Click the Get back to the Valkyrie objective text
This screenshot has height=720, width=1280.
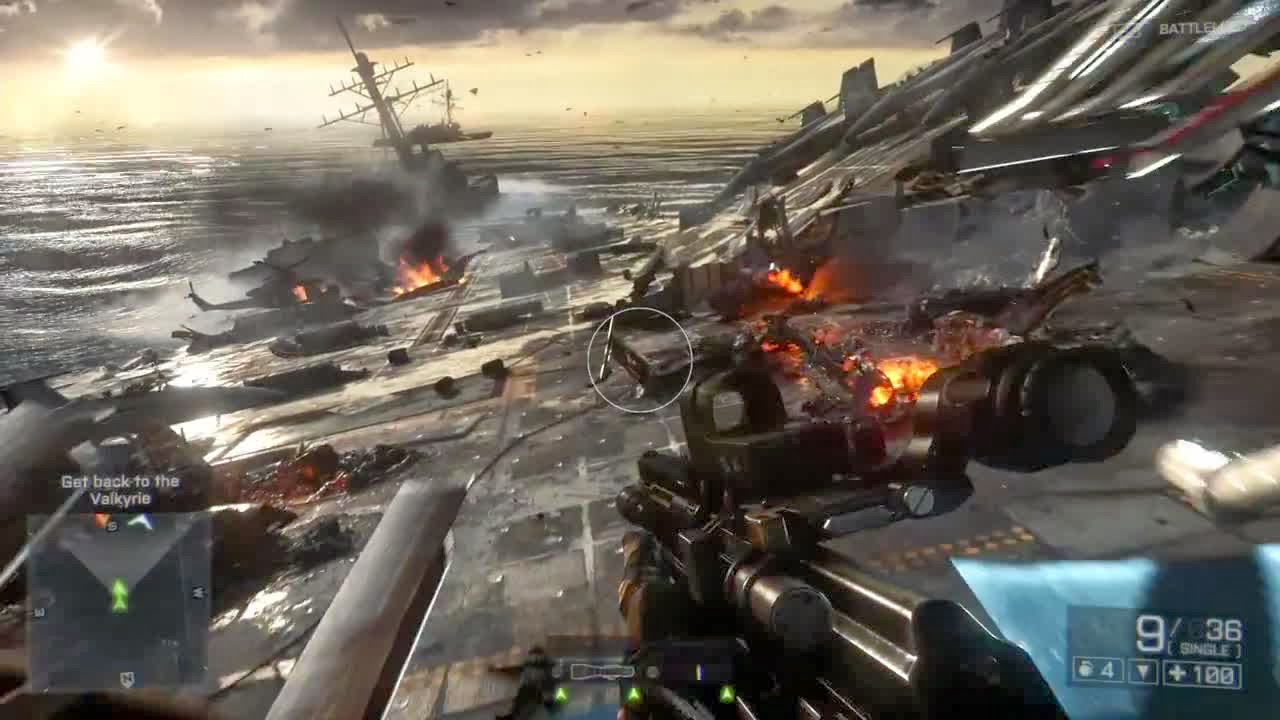(122, 488)
